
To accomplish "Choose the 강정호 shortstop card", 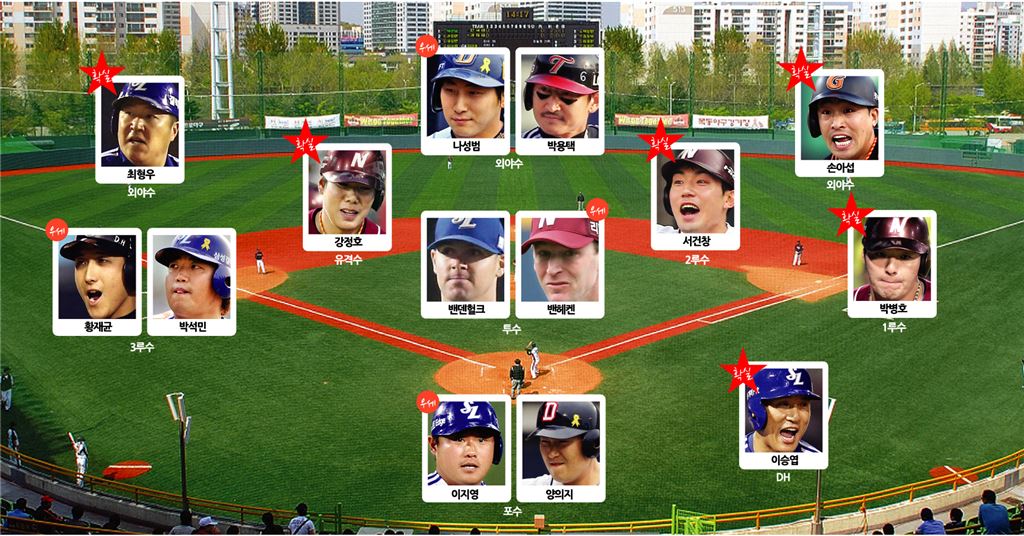I will coord(347,197).
